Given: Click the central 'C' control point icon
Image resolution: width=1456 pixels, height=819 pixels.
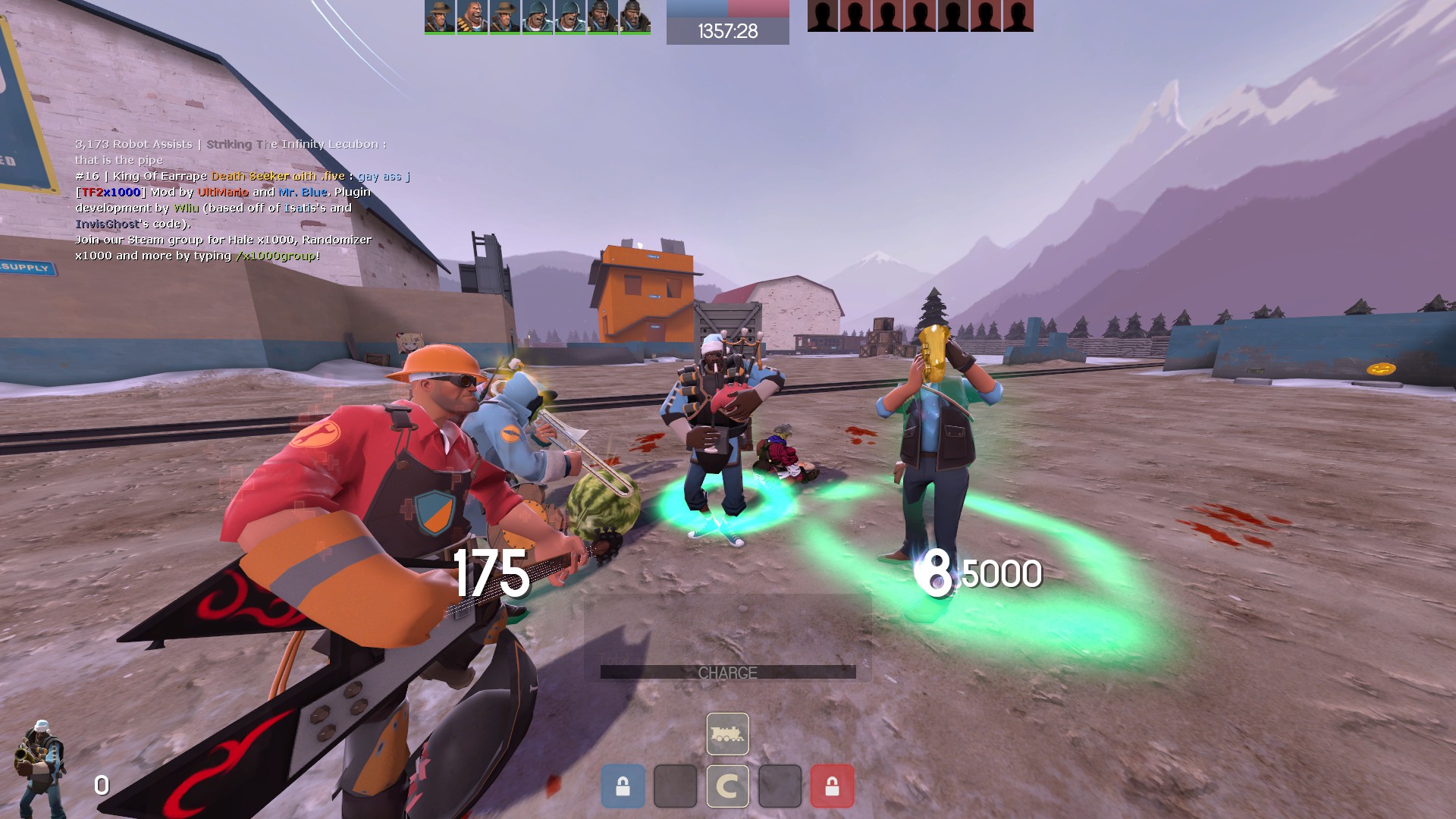Looking at the screenshot, I should [x=727, y=786].
